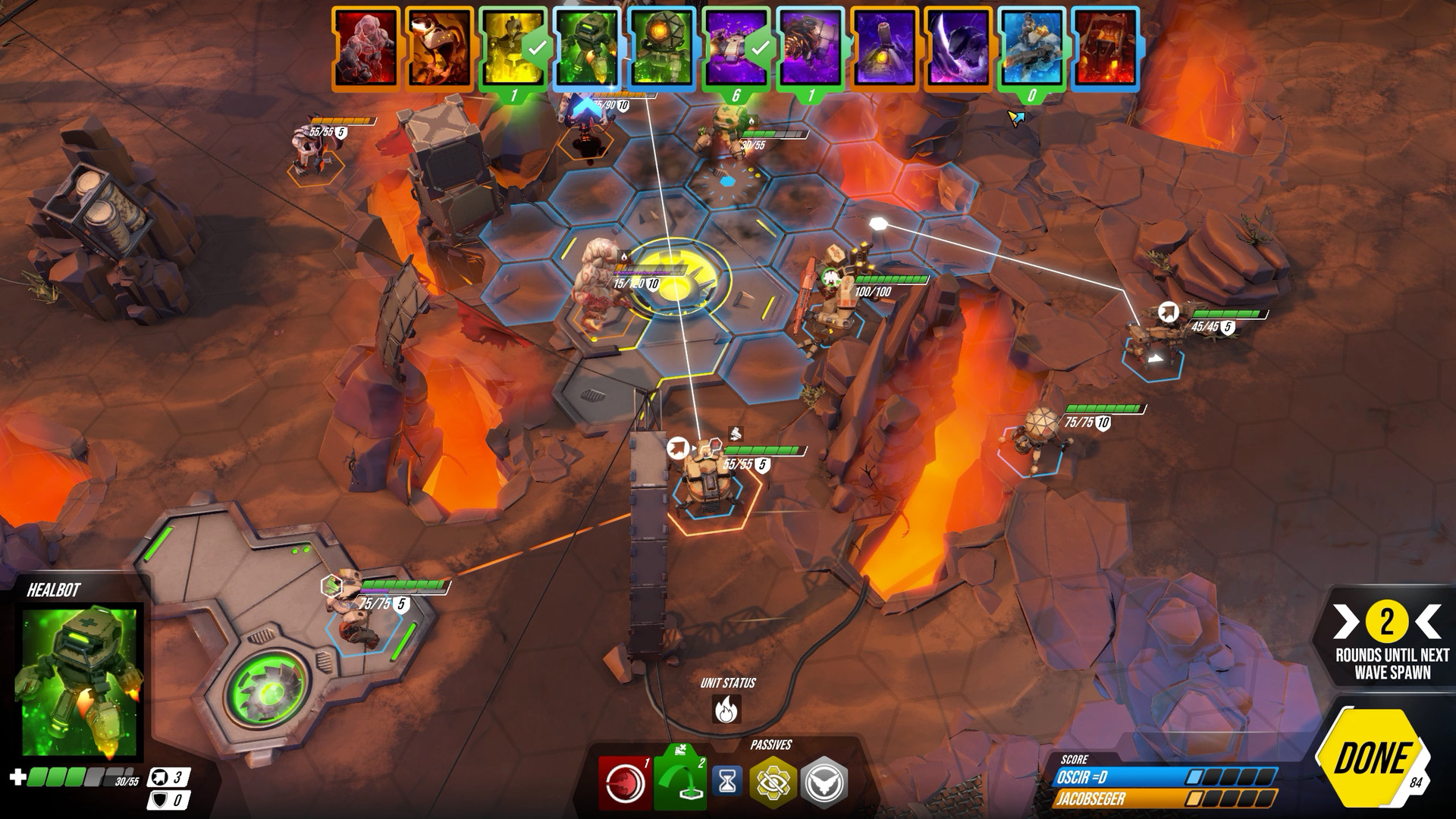Click the blue hourglass wait icon

726,781
